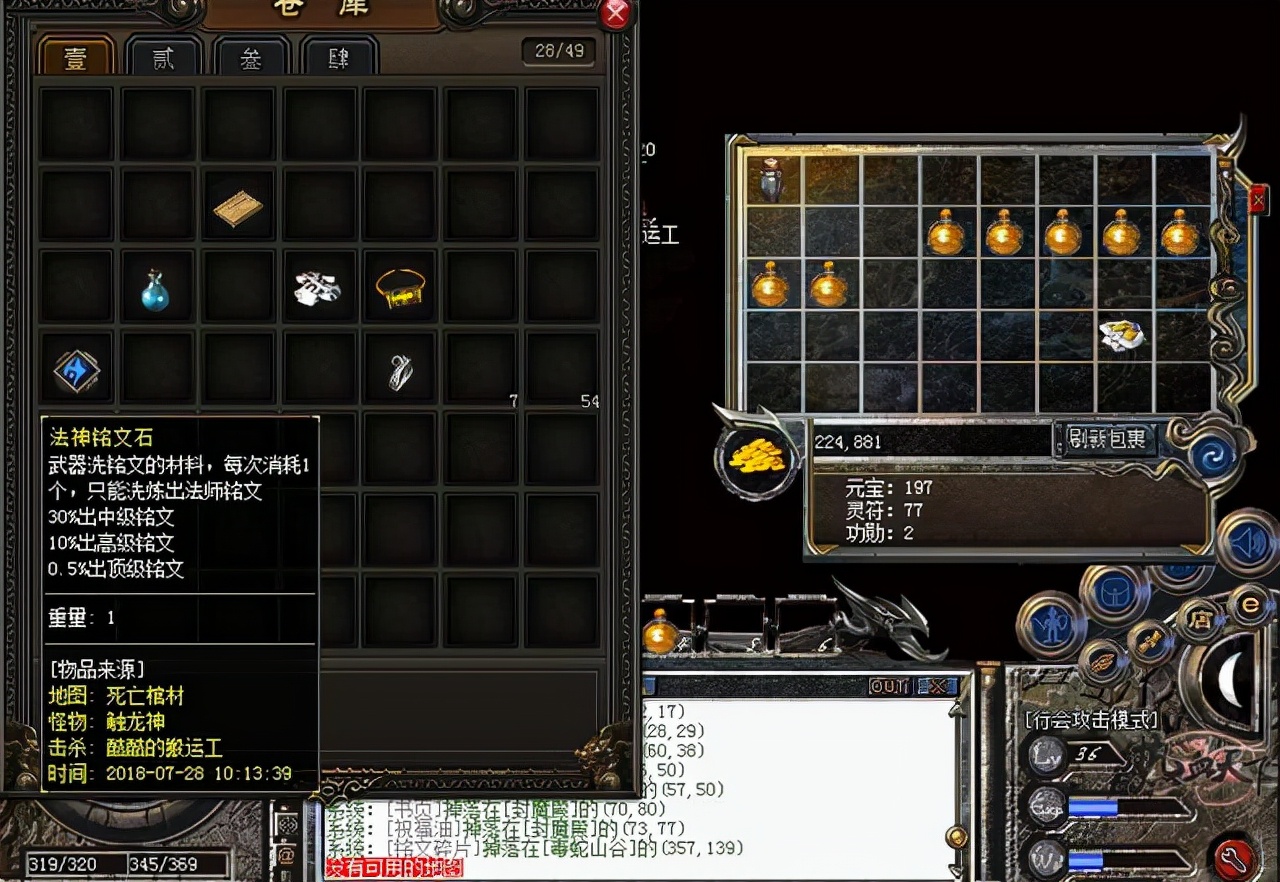Switch to warehouse tab 贰
This screenshot has height=882, width=1280.
coord(164,57)
